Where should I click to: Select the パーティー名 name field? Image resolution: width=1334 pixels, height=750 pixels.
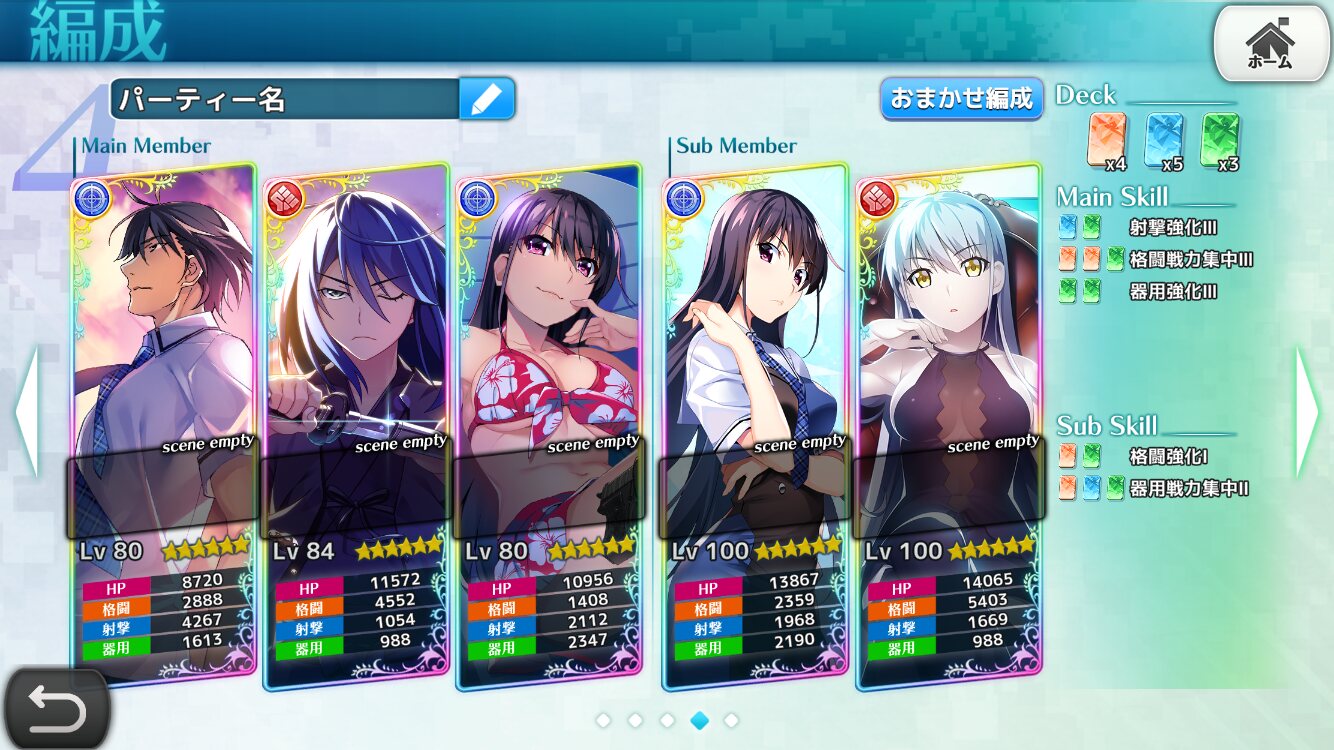pos(285,99)
